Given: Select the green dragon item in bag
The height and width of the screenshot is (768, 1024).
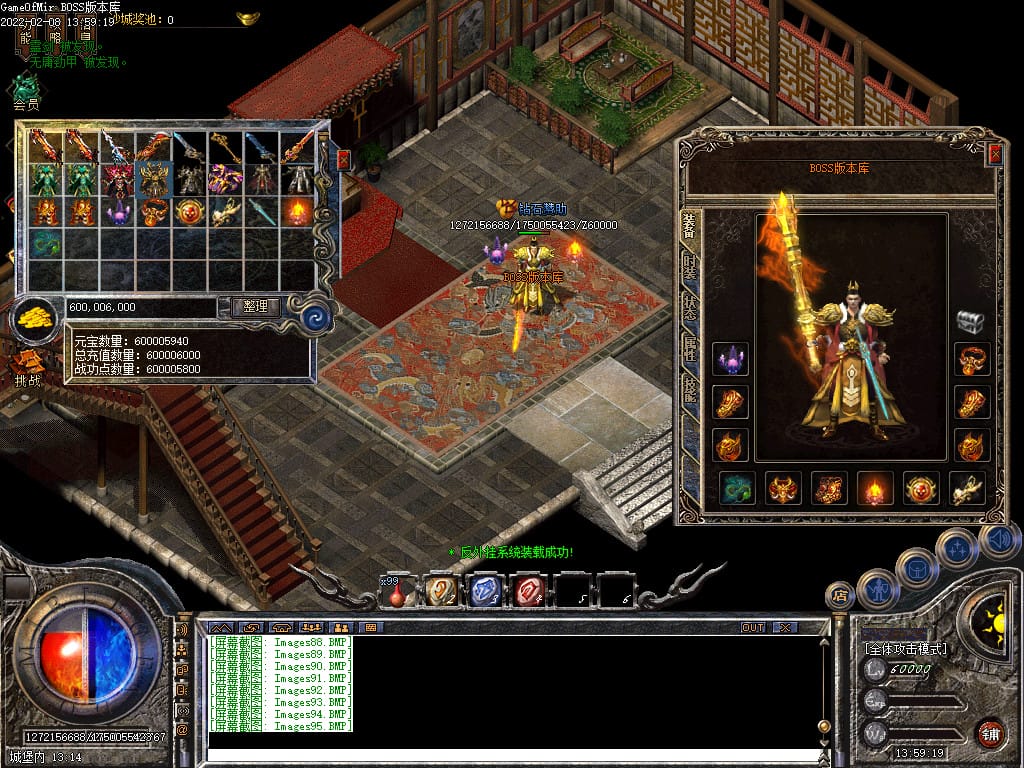Looking at the screenshot, I should (x=45, y=242).
